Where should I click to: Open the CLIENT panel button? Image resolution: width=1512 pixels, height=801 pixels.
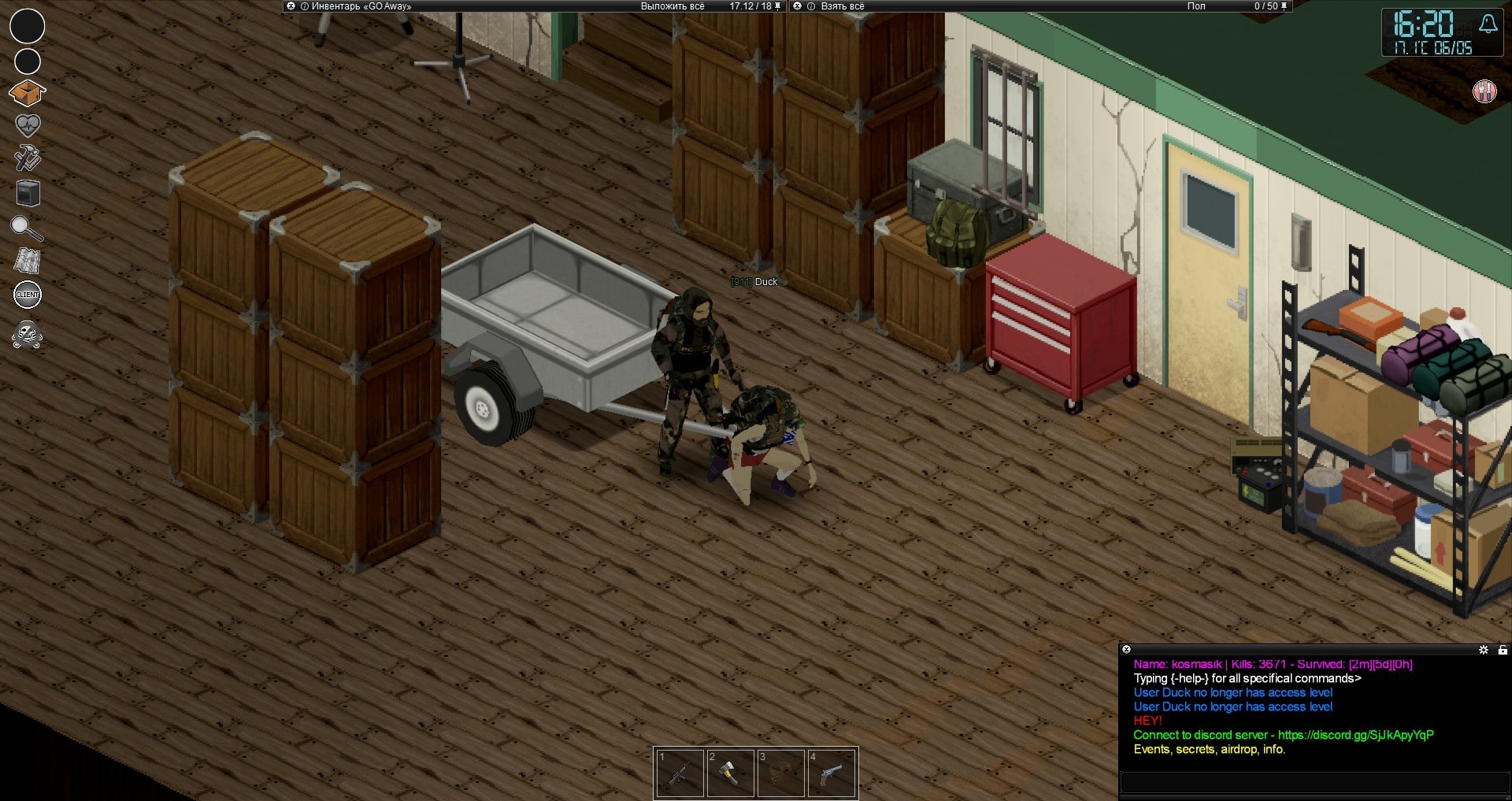pos(28,295)
